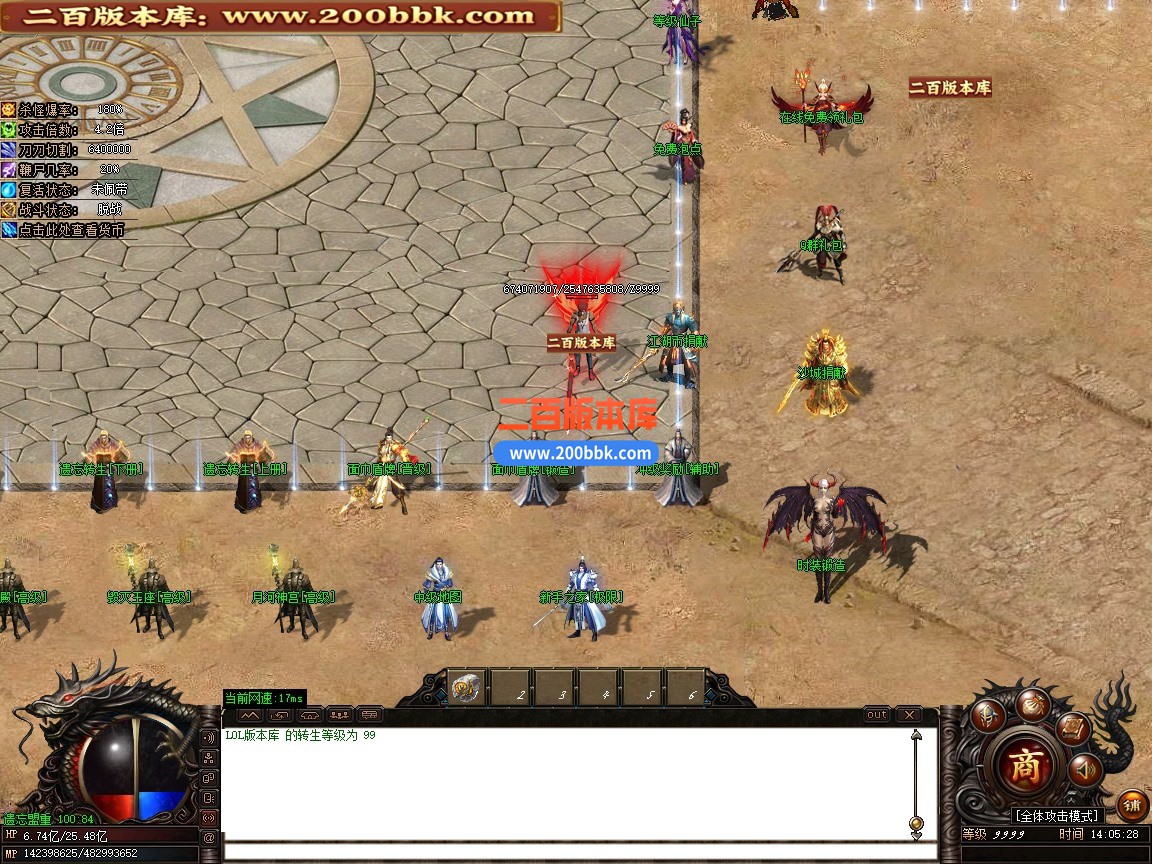Click the chat scroll up arrow
Image resolution: width=1152 pixels, height=864 pixels.
point(916,737)
